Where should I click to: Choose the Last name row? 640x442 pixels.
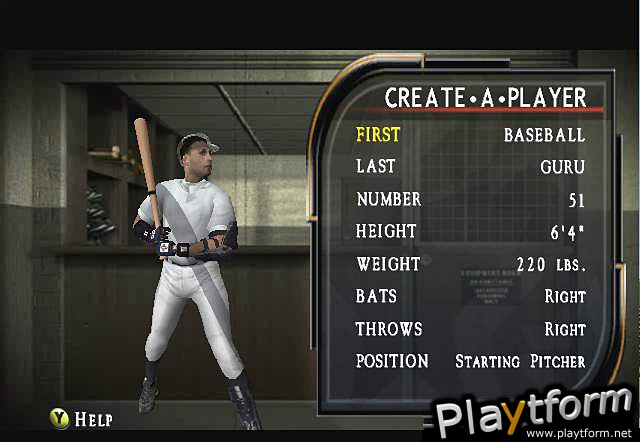[x=470, y=167]
